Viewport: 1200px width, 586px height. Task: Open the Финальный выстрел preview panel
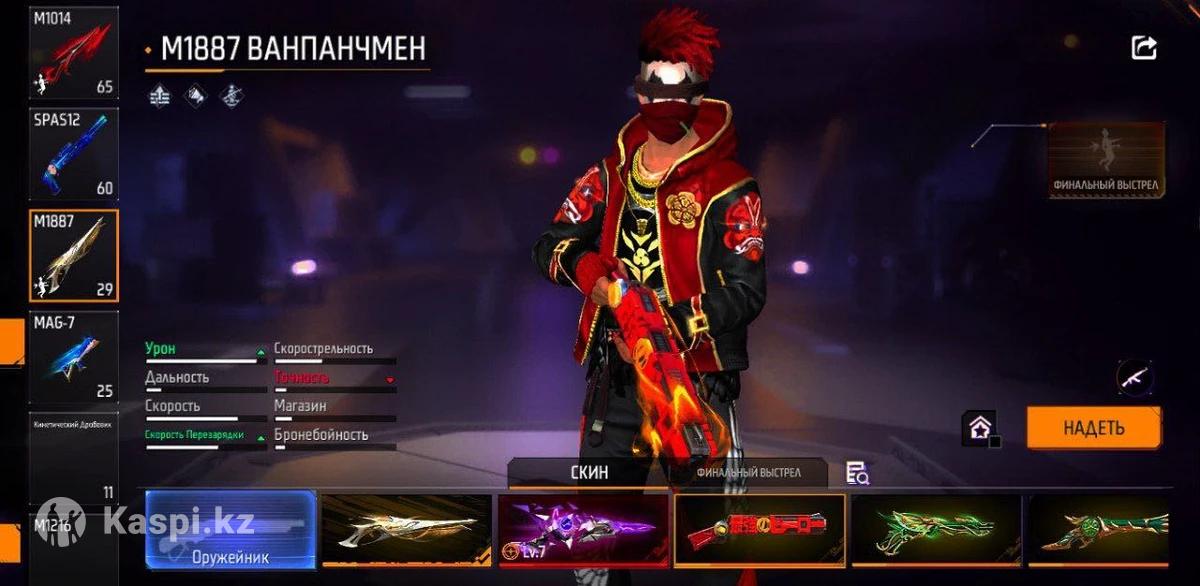1106,160
